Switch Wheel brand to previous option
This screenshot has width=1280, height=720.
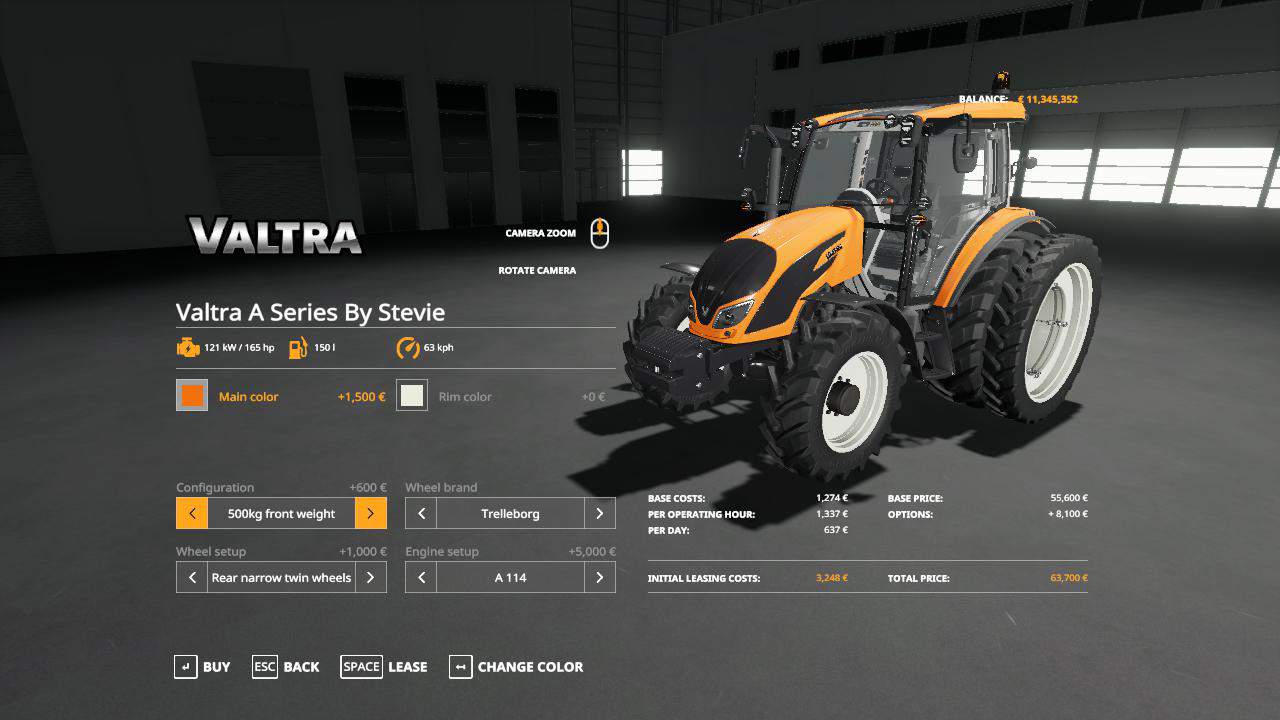tap(421, 514)
